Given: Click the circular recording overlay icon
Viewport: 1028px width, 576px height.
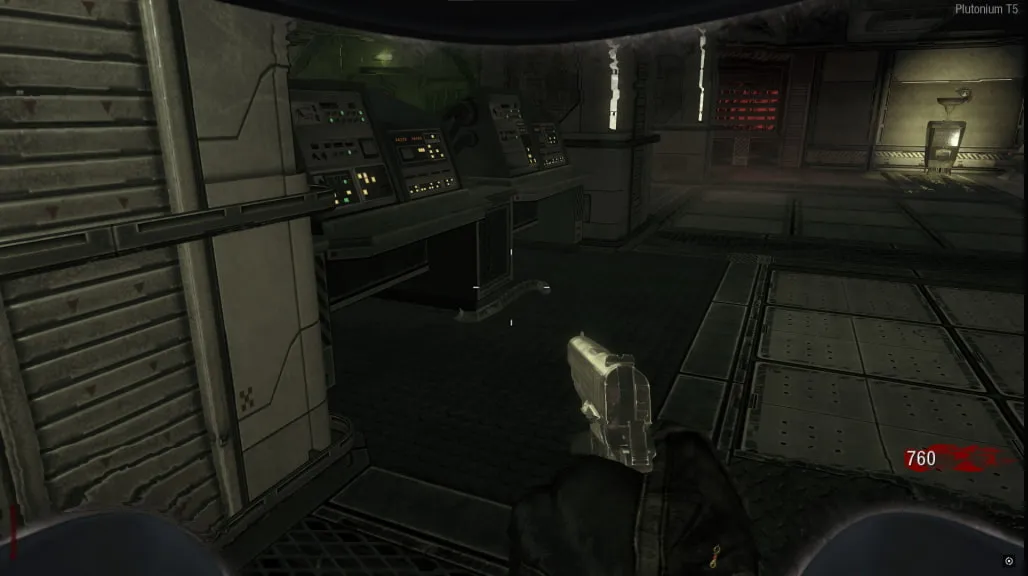Looking at the screenshot, I should point(1008,561).
